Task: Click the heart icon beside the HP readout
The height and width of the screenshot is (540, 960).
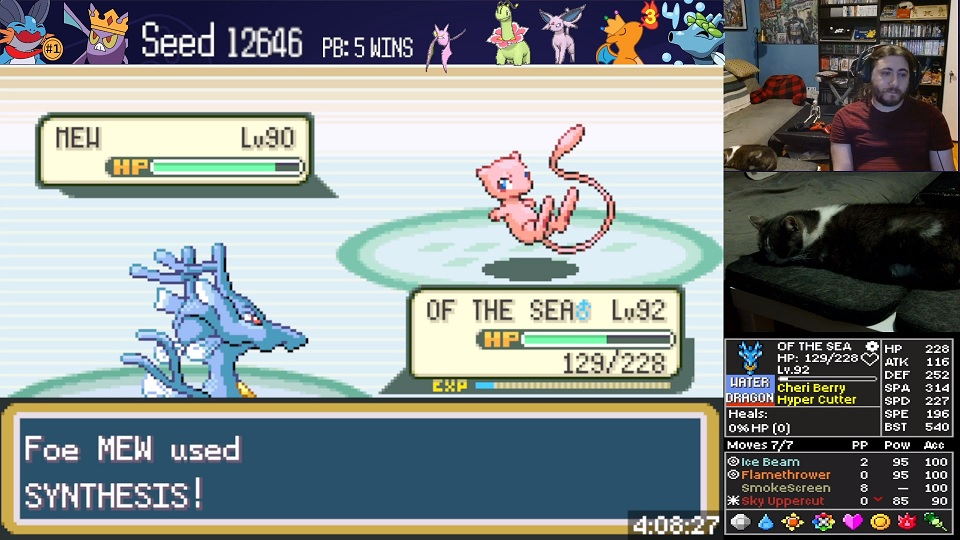Action: click(870, 360)
